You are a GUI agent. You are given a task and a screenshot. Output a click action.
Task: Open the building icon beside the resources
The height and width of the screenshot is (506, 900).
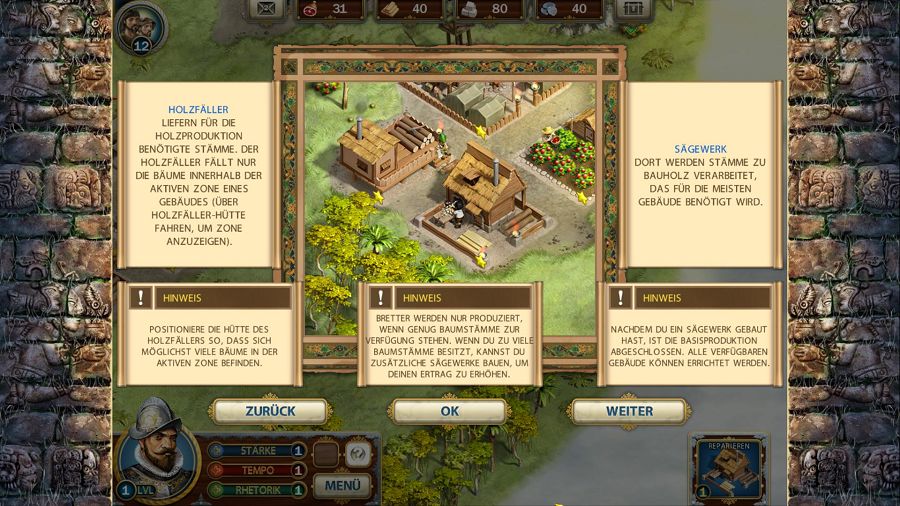click(631, 9)
